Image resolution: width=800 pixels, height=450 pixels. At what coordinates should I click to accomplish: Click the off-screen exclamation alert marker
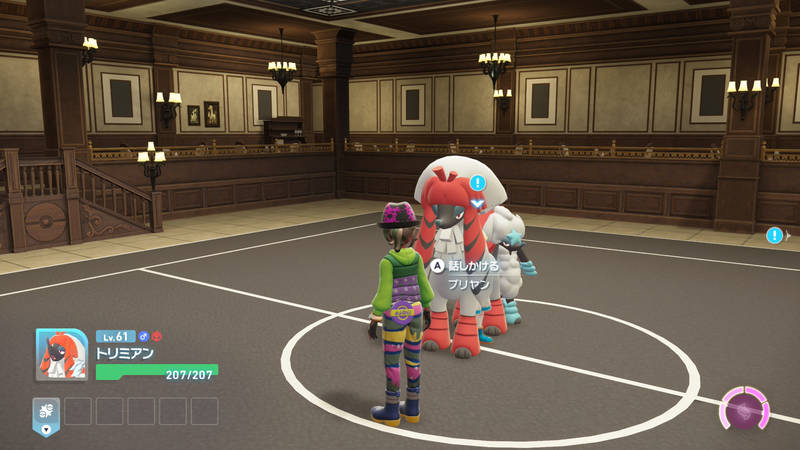(774, 235)
